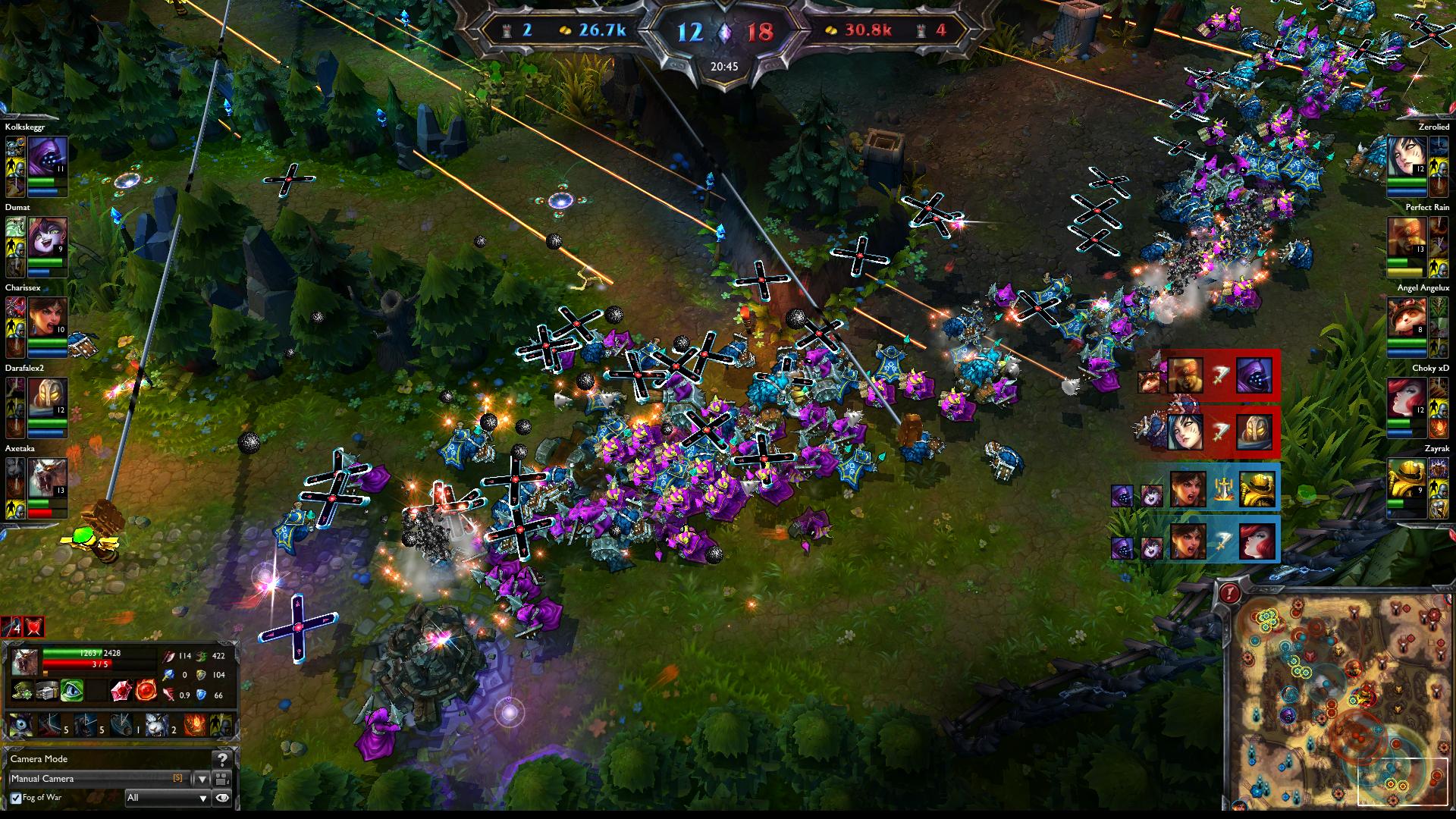This screenshot has height=819, width=1456.
Task: Select Dumat's champion portrait
Action: click(x=48, y=237)
